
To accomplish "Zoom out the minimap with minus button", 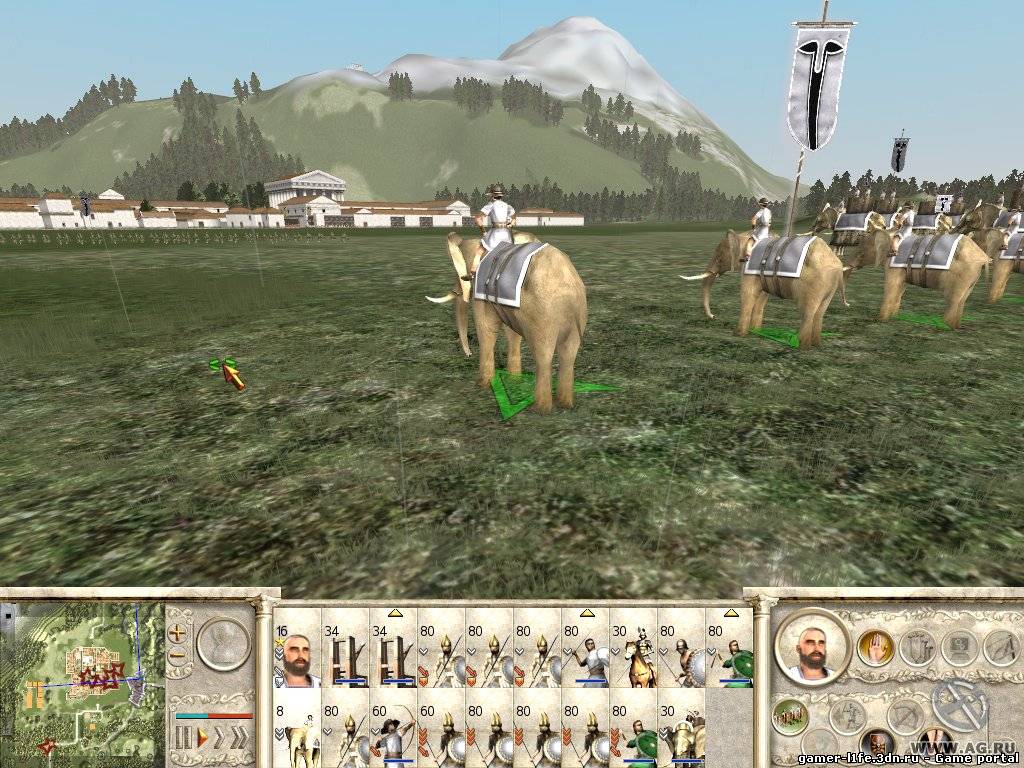I will pos(178,657).
